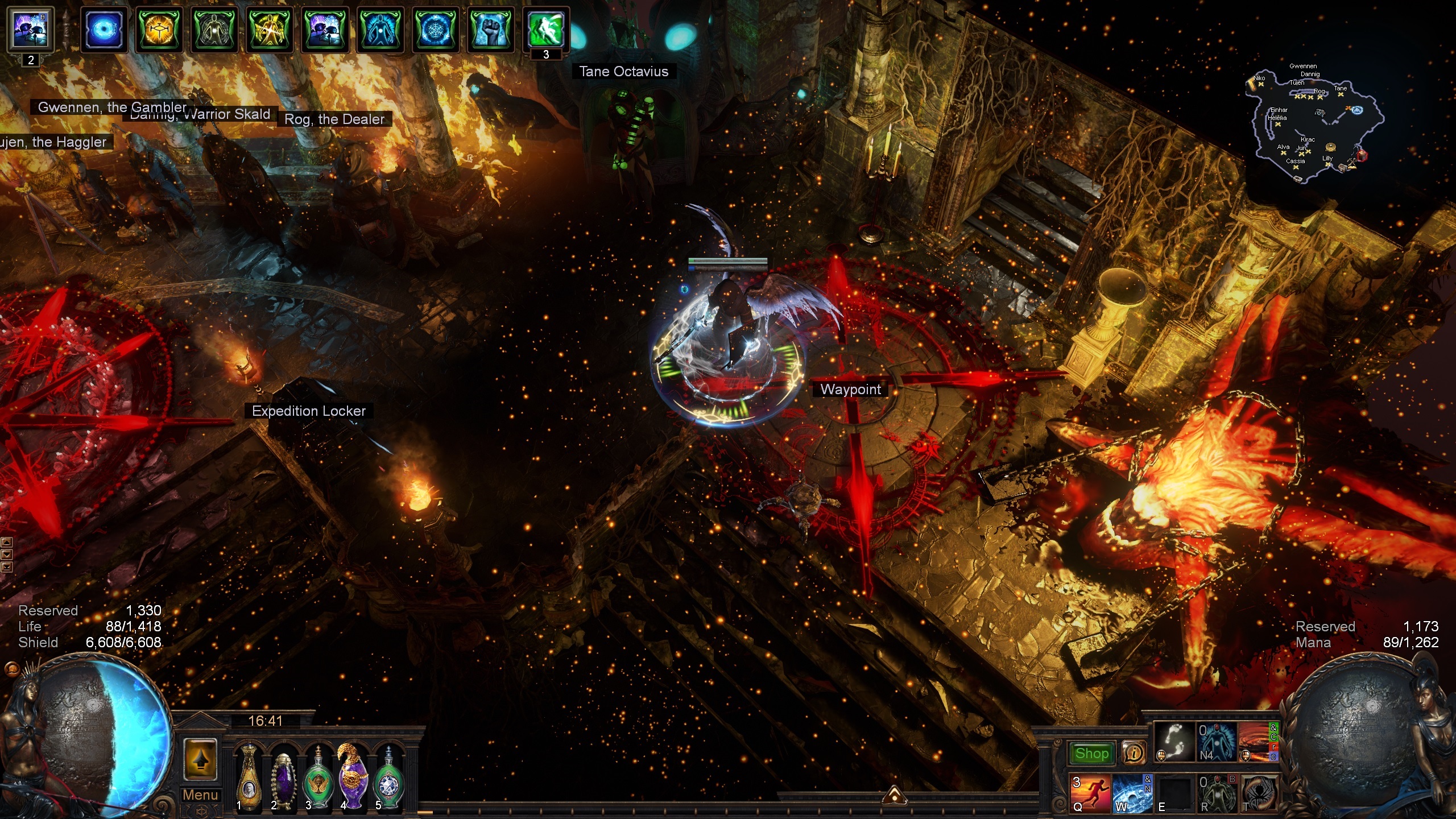Select the fiery swirl skill slot
Image resolution: width=1456 pixels, height=819 pixels.
[1258, 742]
